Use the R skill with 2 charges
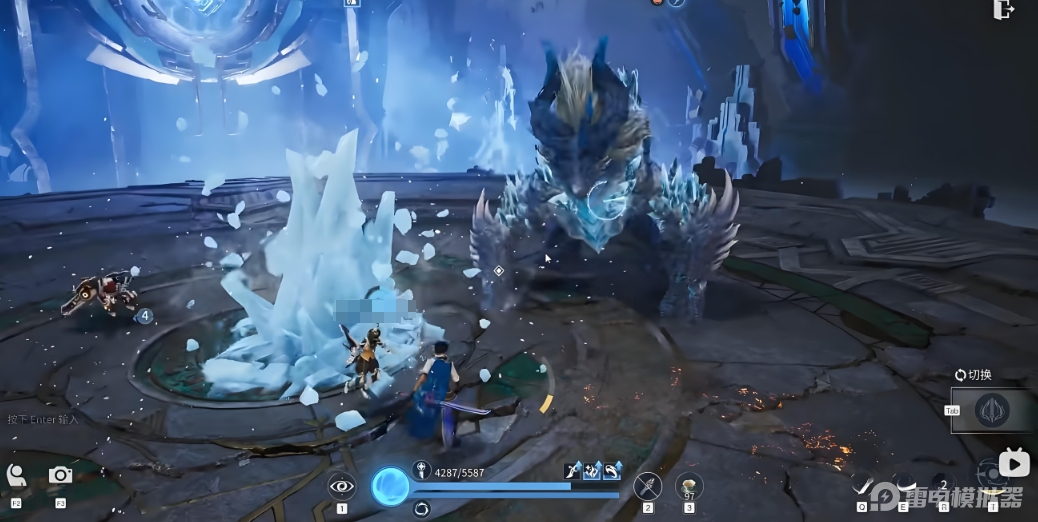 coord(942,484)
